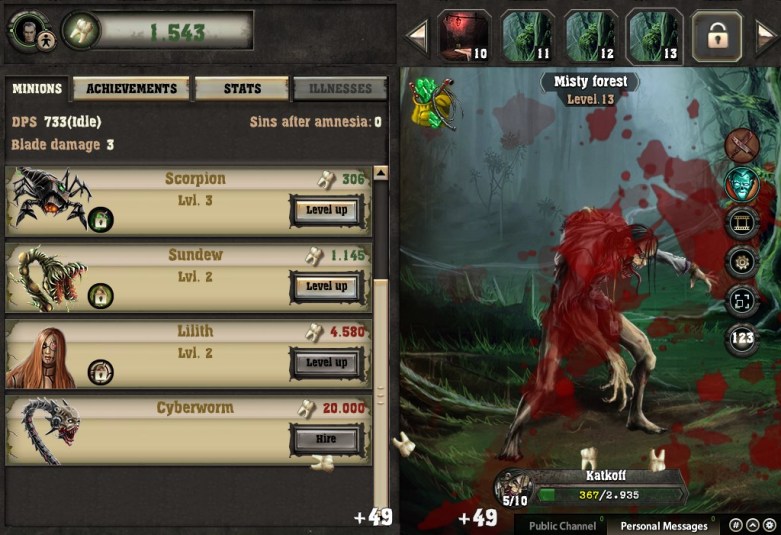Viewport: 781px width, 535px height.
Task: Level up the Sundew minion
Action: [x=326, y=286]
